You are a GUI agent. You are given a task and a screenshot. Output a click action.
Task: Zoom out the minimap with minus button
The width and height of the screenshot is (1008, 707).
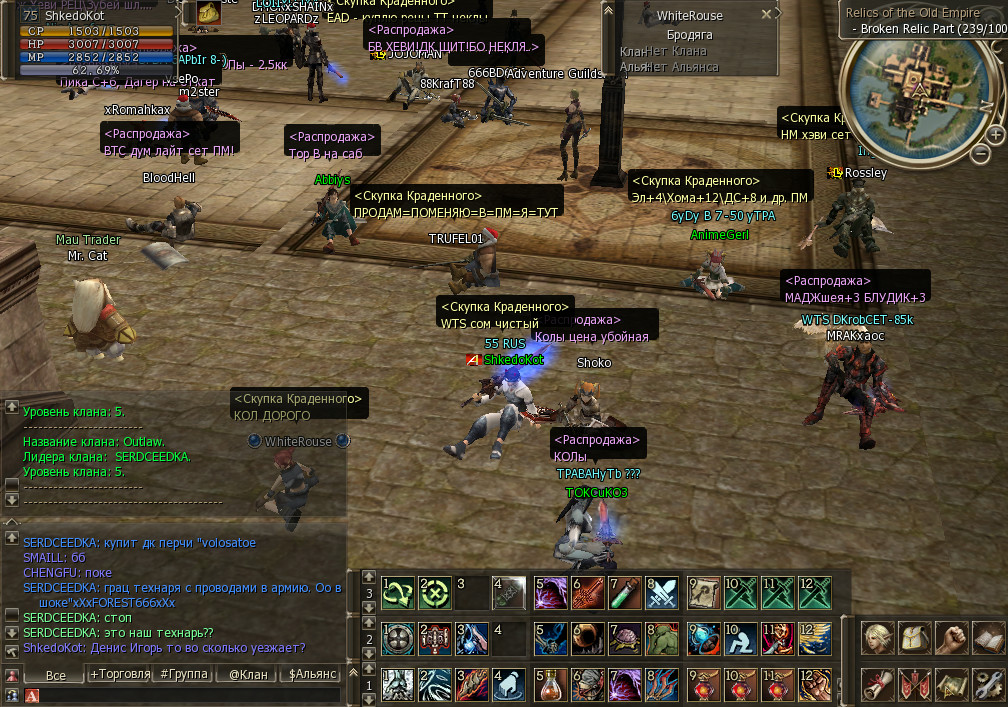point(981,152)
